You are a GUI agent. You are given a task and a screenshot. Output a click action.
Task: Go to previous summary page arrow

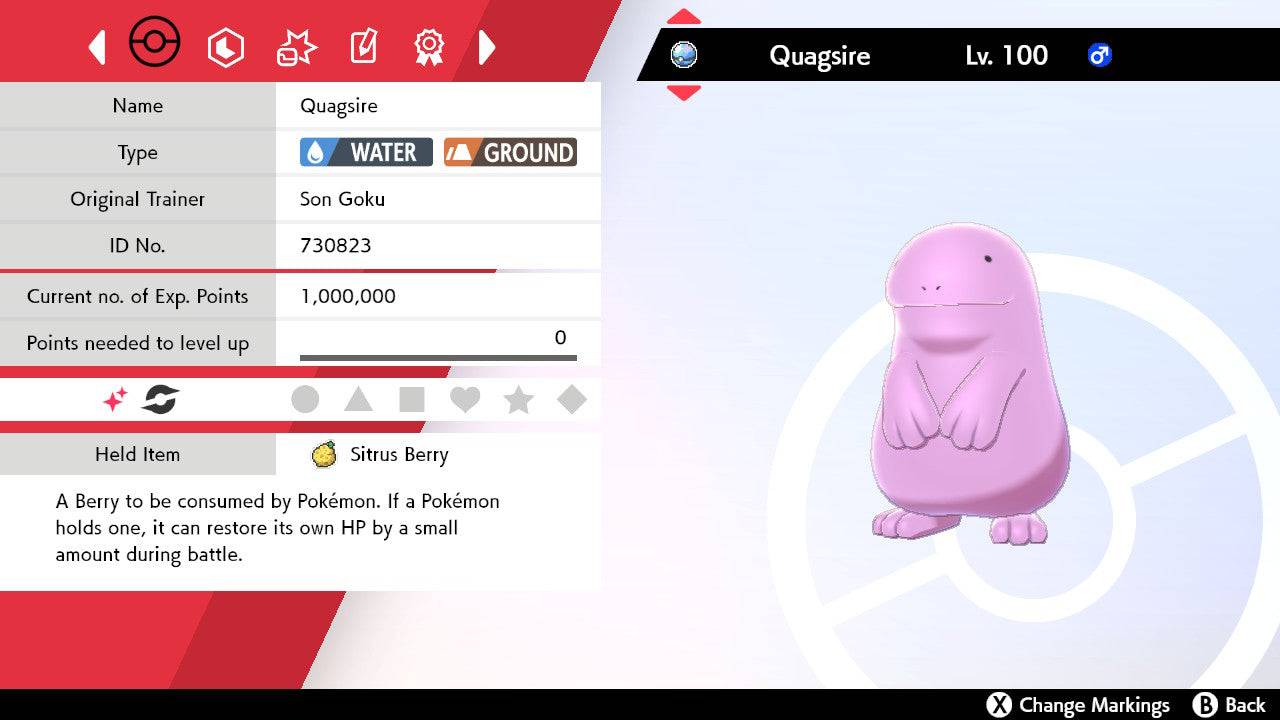(x=97, y=47)
